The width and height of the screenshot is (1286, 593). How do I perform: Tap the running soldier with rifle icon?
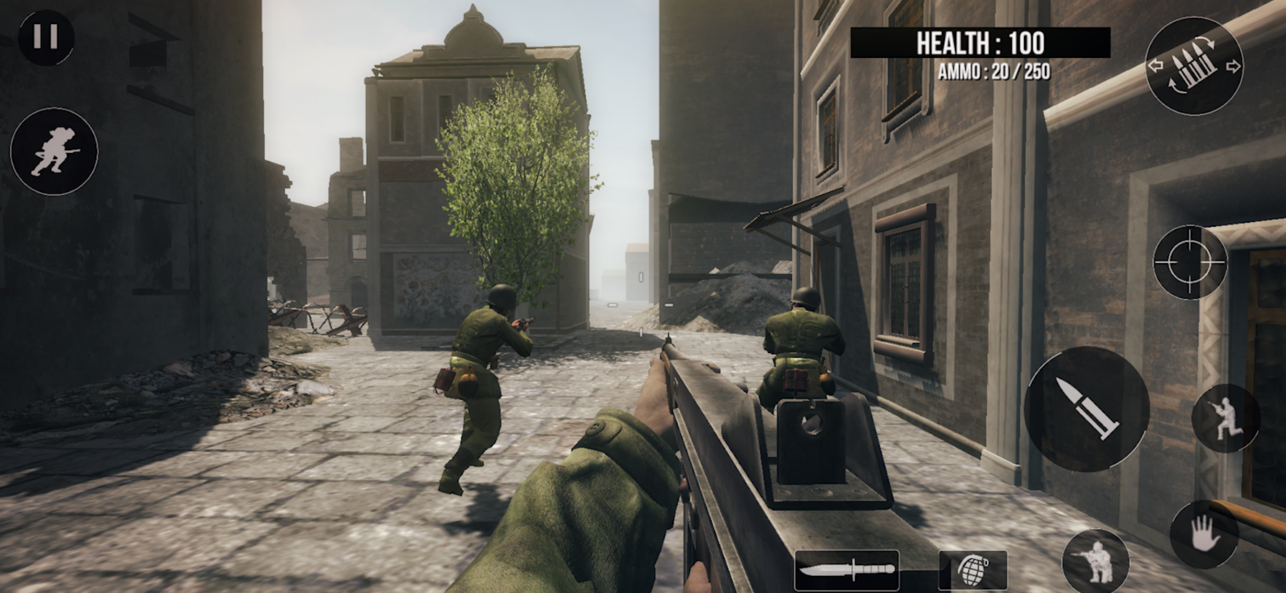tap(1225, 418)
